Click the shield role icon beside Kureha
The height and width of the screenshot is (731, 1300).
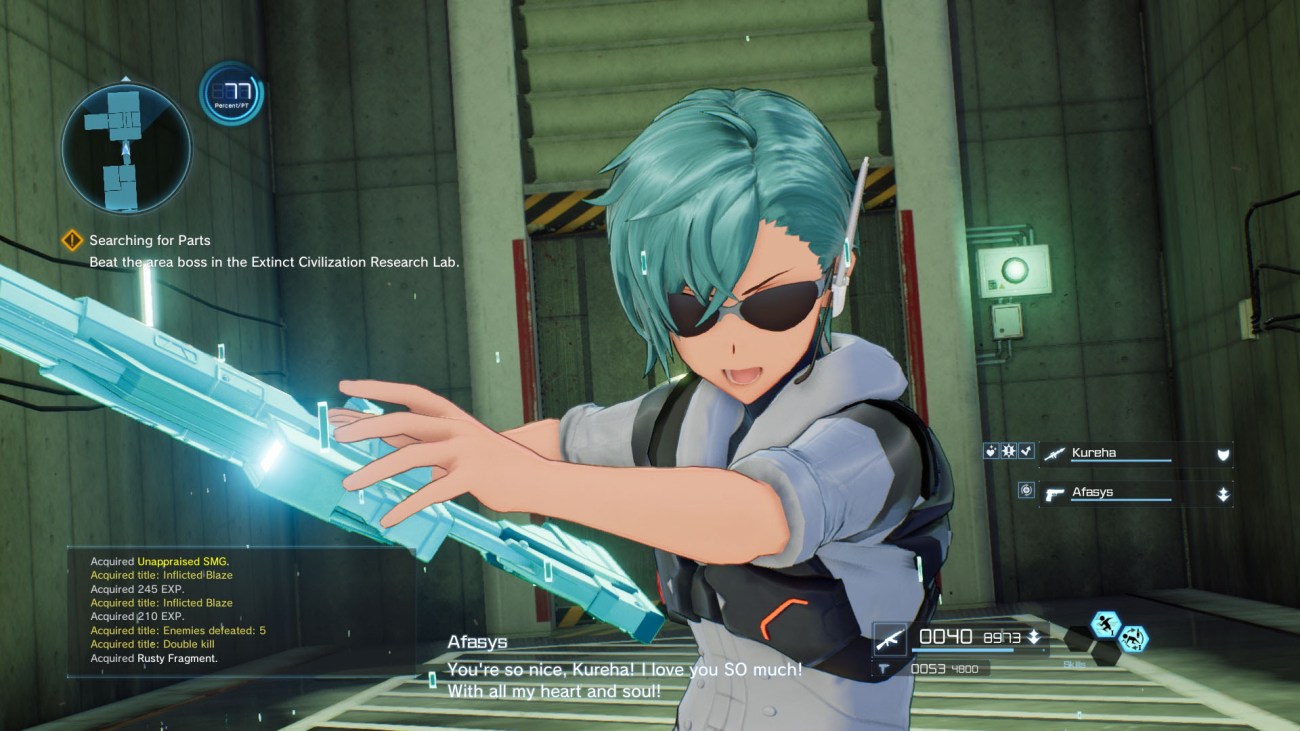pyautogui.click(x=1223, y=454)
